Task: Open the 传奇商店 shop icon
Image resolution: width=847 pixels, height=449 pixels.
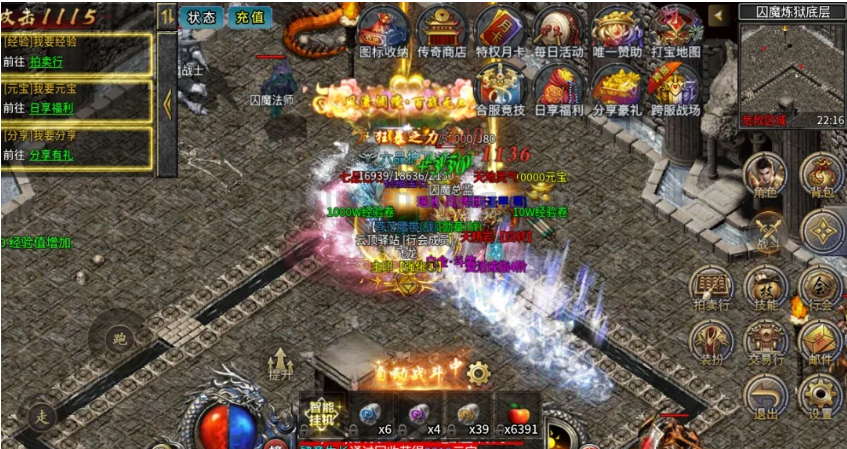Action: click(441, 31)
